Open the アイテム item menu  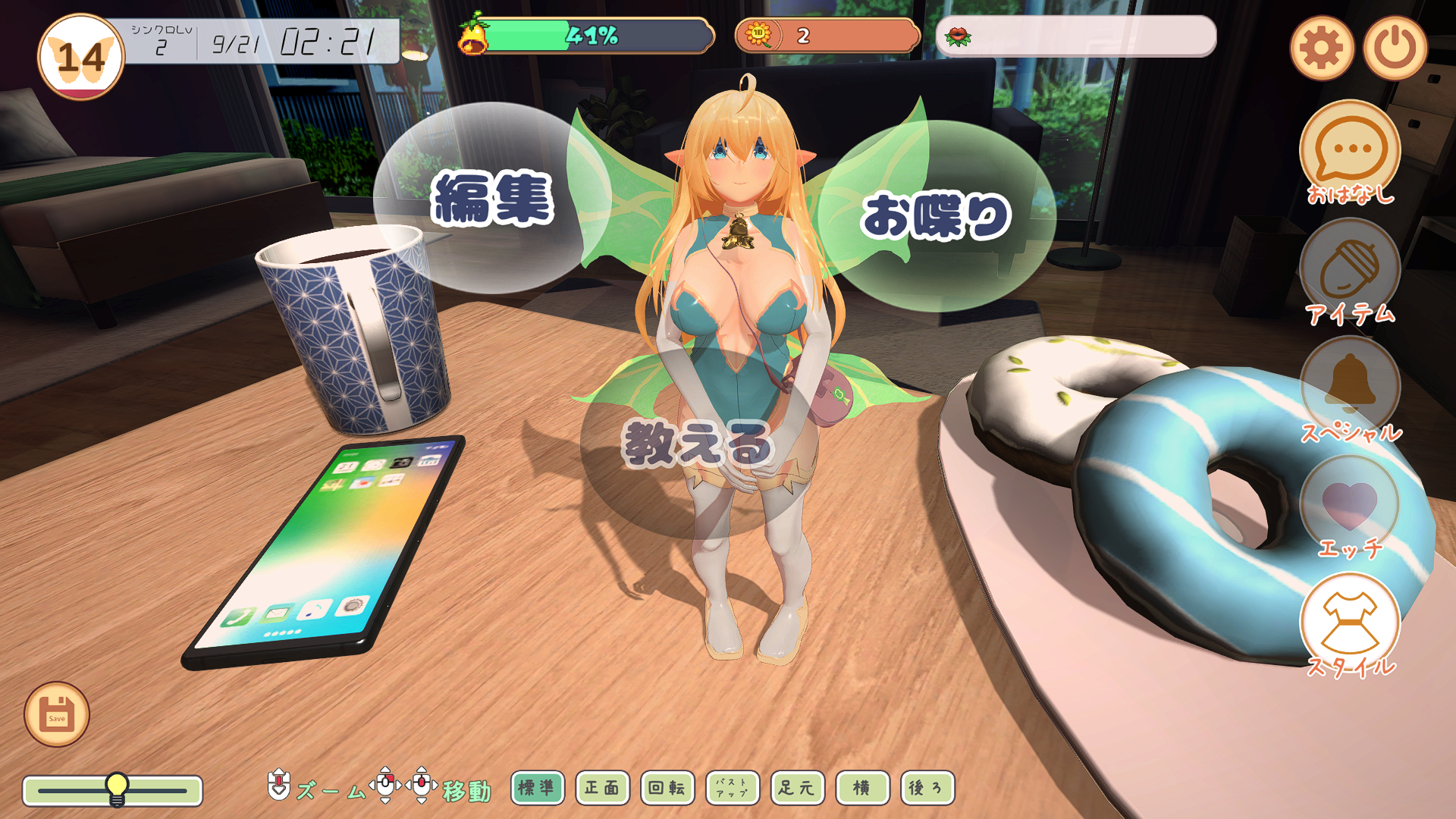[1350, 271]
